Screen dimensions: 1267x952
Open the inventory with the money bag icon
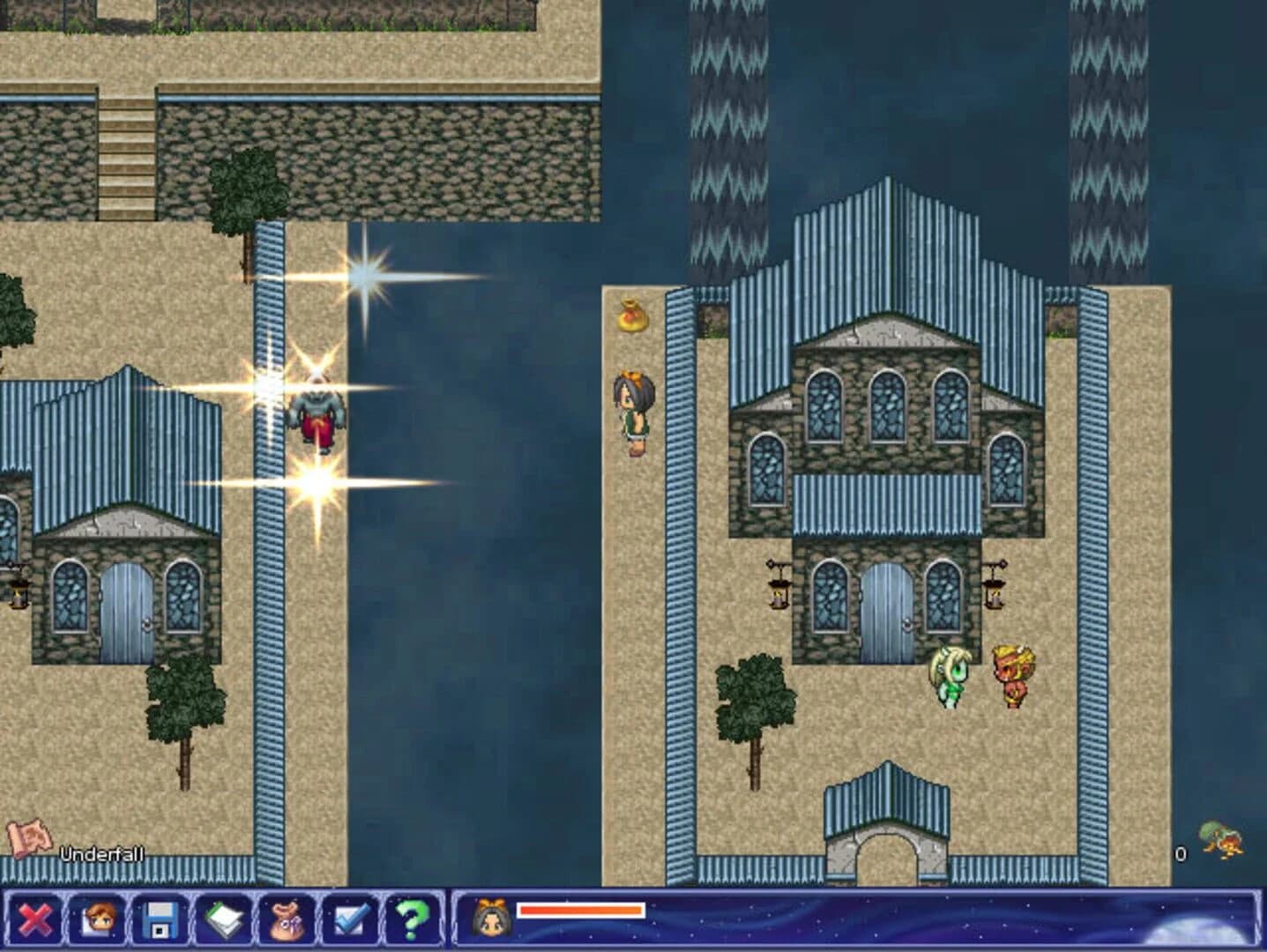tap(286, 919)
